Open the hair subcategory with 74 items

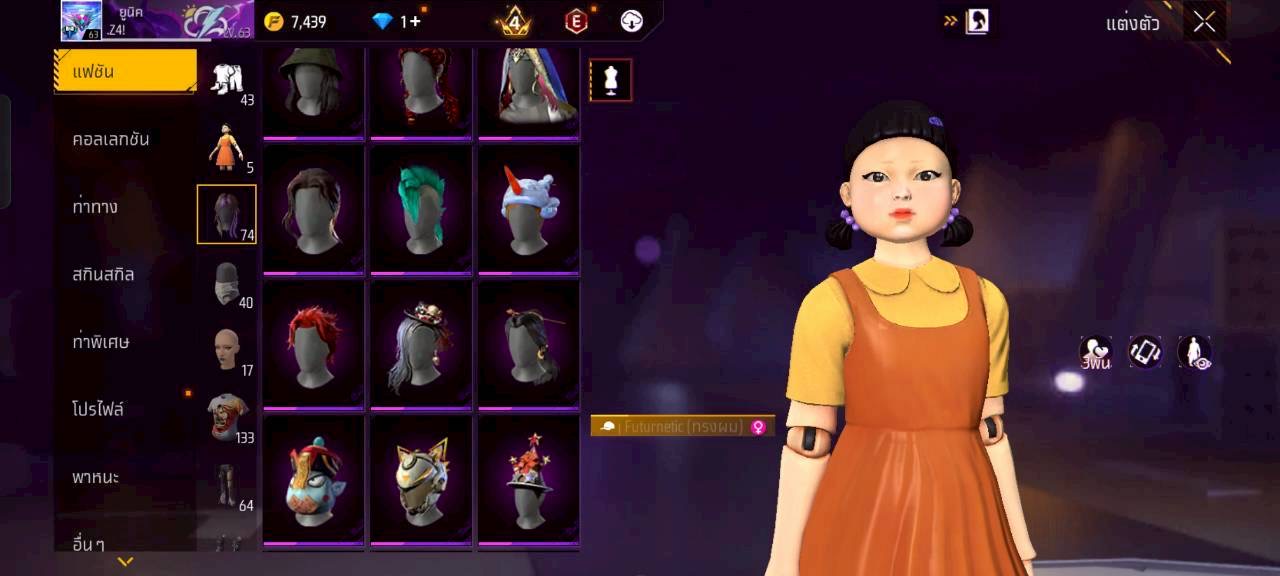[227, 214]
